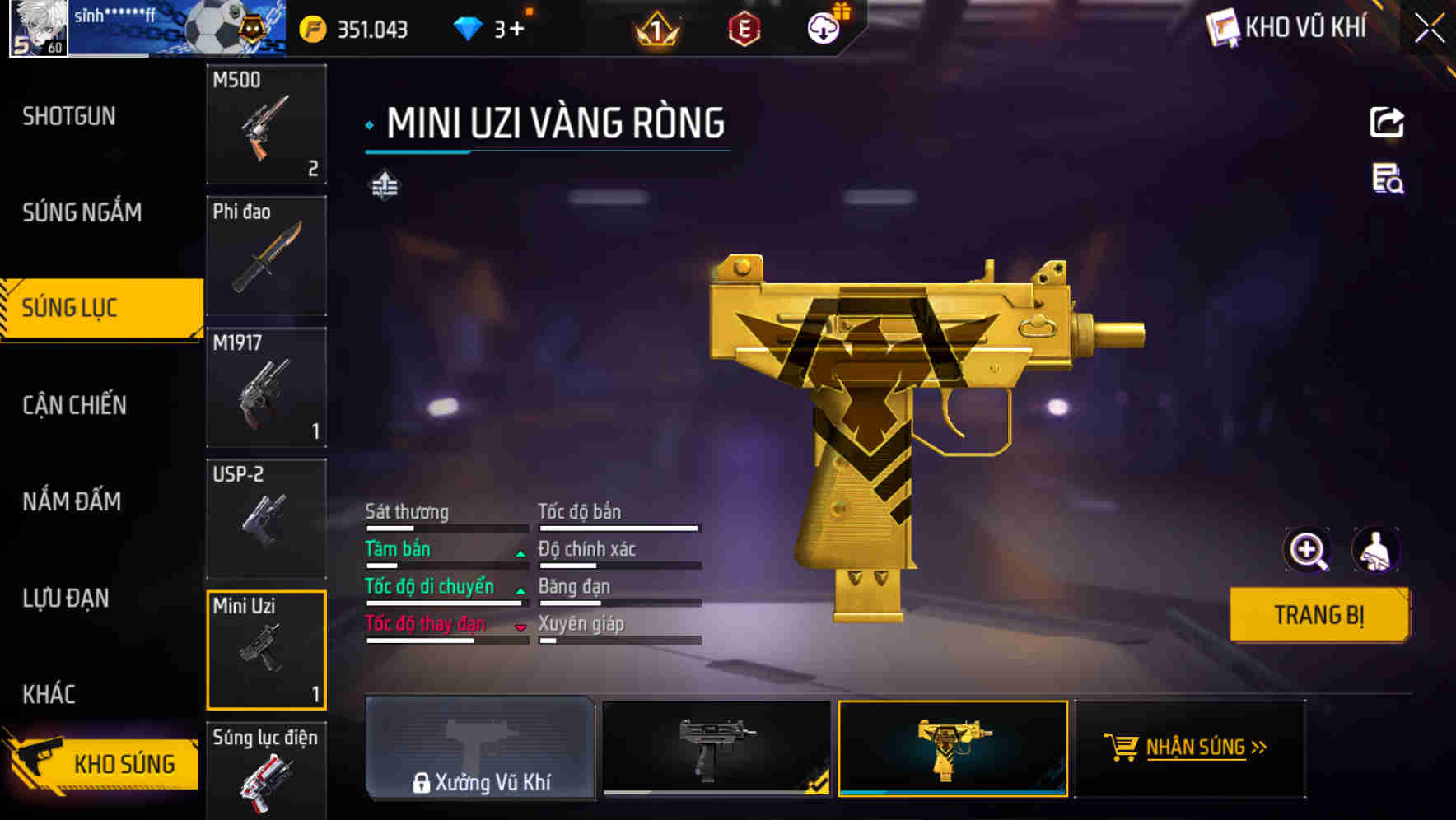Click the player avatar portrait

tap(38, 27)
